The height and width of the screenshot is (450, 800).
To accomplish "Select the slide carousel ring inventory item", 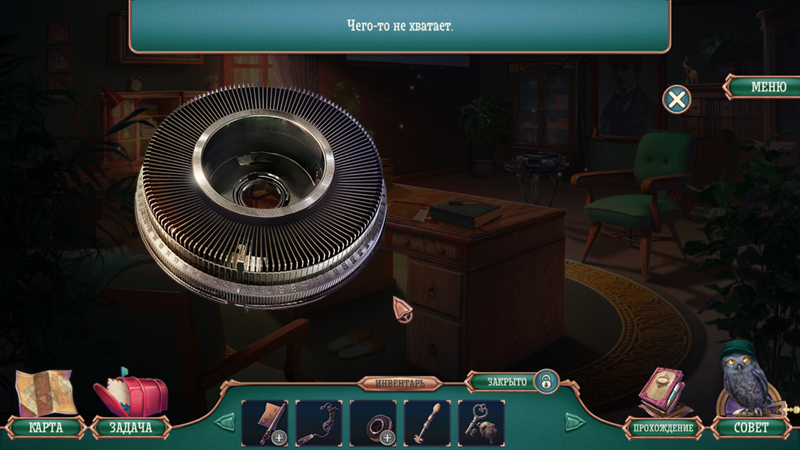I will click(x=373, y=422).
